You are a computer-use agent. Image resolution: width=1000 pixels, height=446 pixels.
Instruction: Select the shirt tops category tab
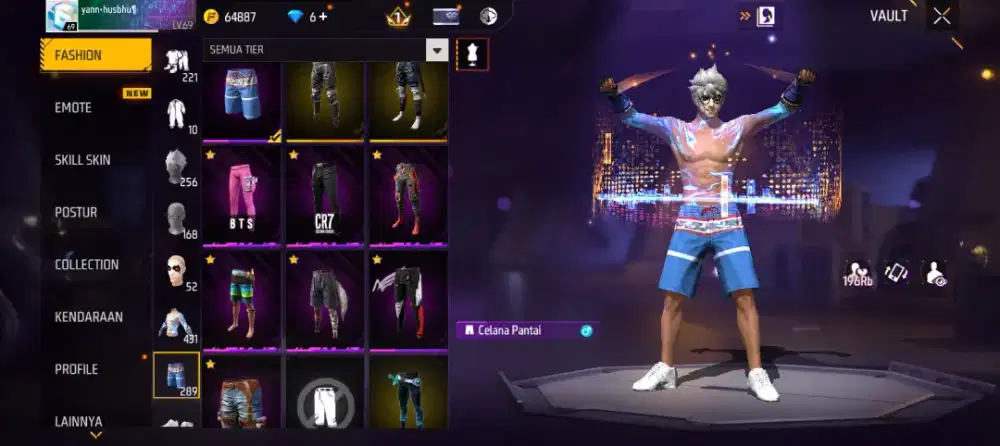[176, 322]
